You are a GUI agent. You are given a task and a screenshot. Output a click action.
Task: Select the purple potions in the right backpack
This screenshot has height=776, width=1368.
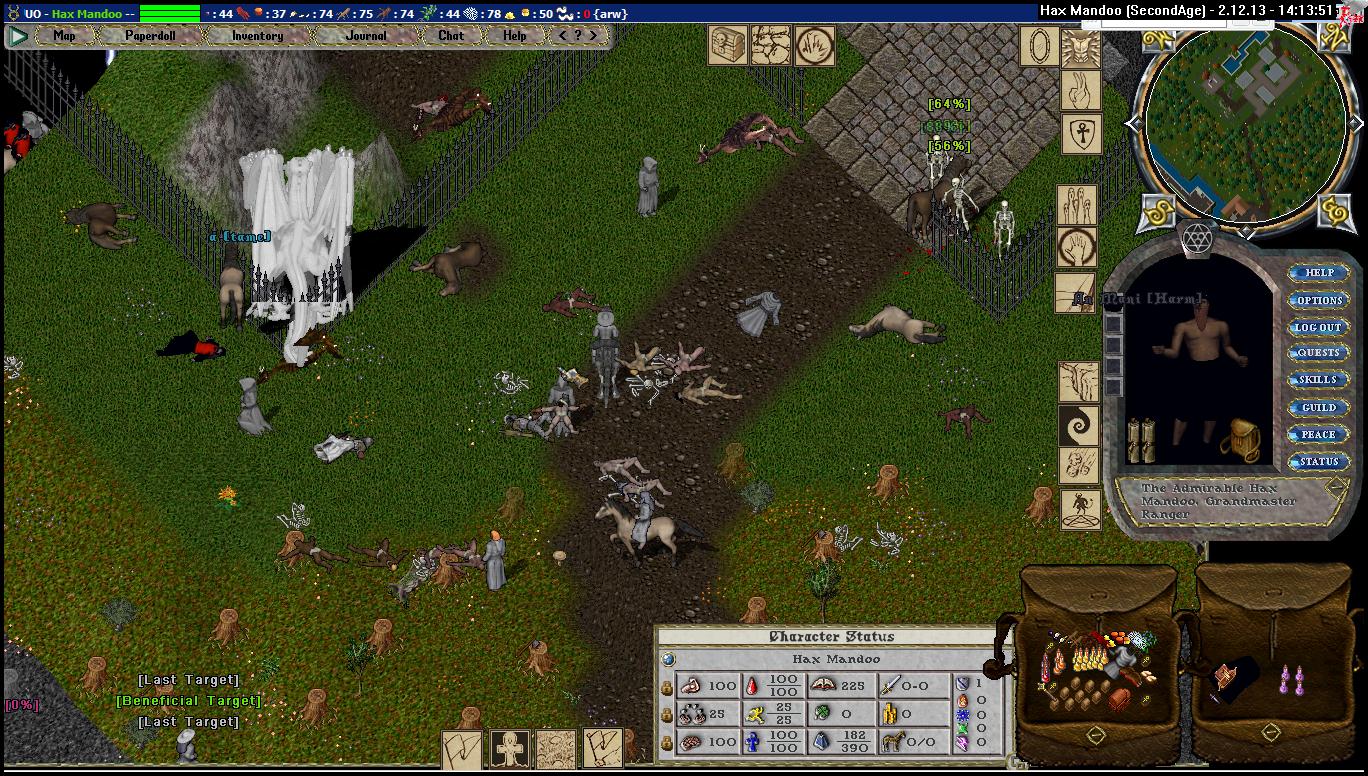[x=1294, y=681]
